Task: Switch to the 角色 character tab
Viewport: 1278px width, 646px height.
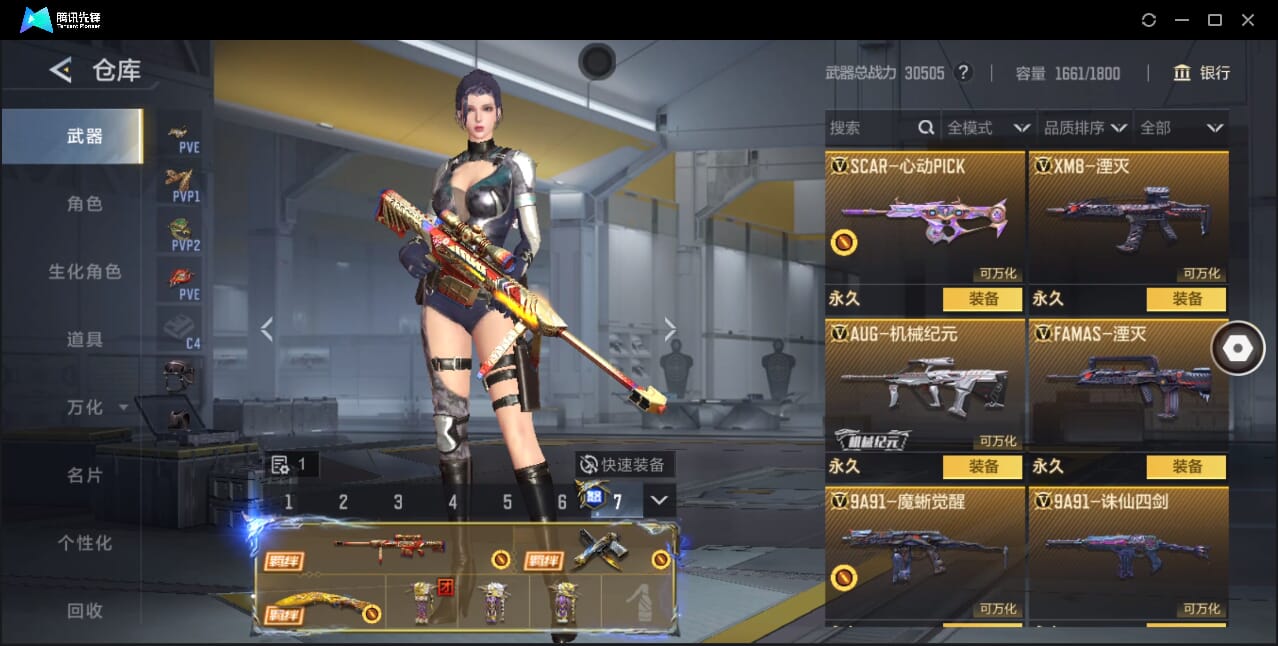Action: coord(85,204)
